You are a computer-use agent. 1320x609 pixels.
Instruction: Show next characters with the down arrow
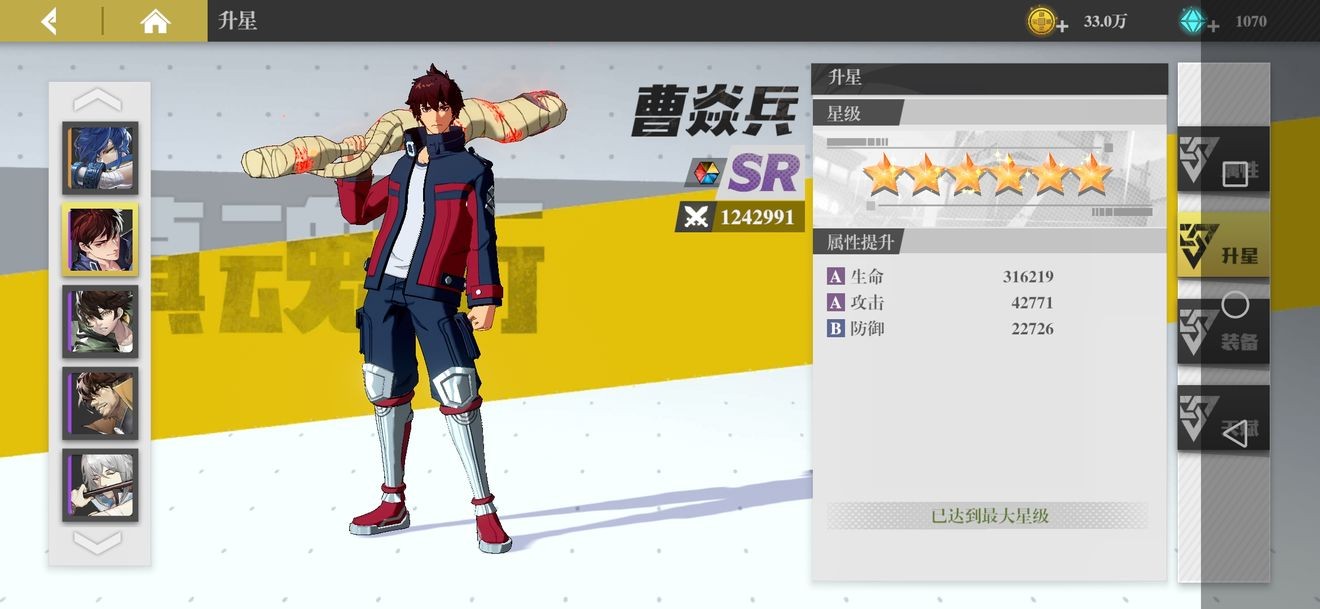tap(98, 543)
